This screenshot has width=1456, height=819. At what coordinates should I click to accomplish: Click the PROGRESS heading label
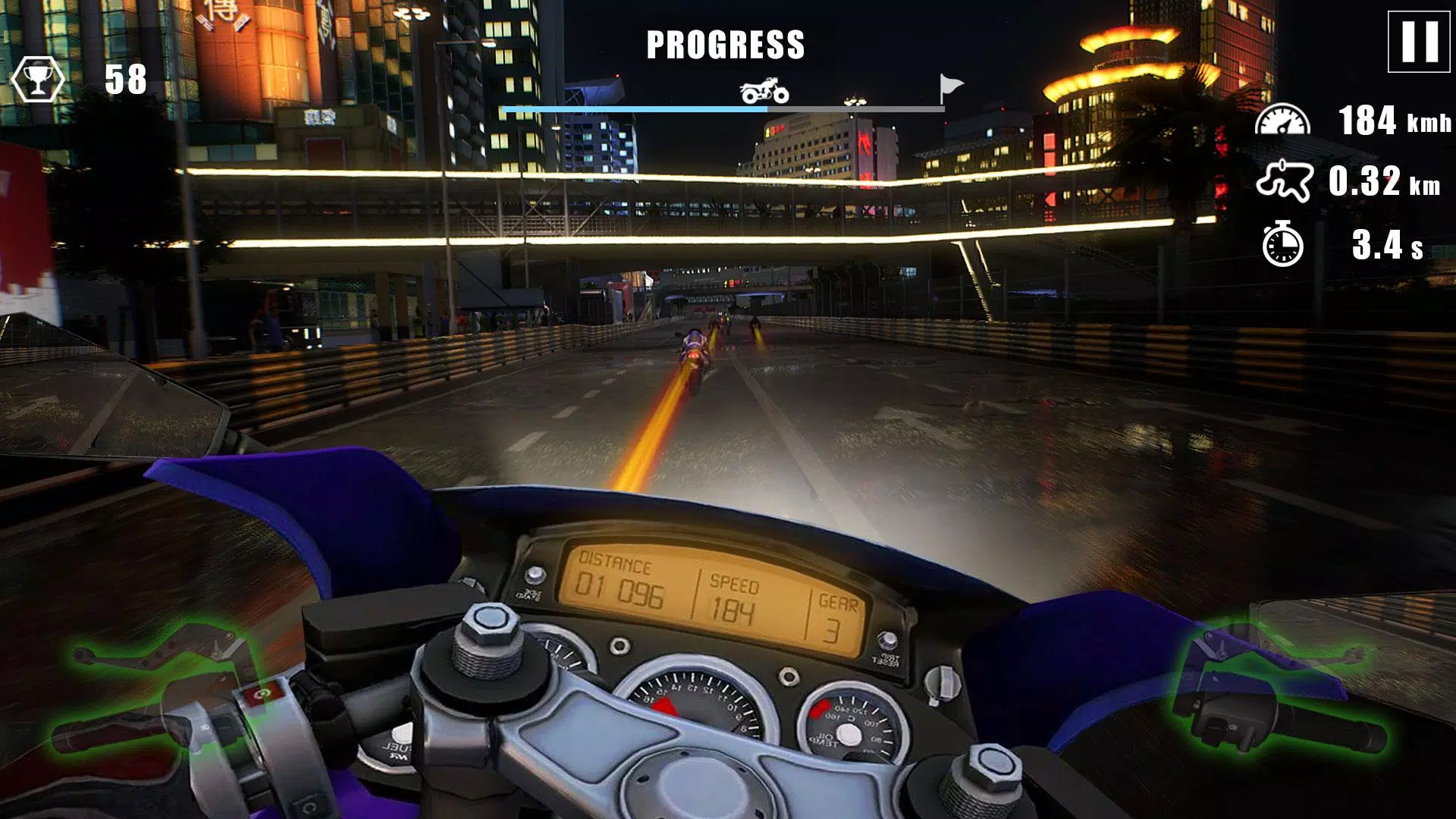point(725,43)
